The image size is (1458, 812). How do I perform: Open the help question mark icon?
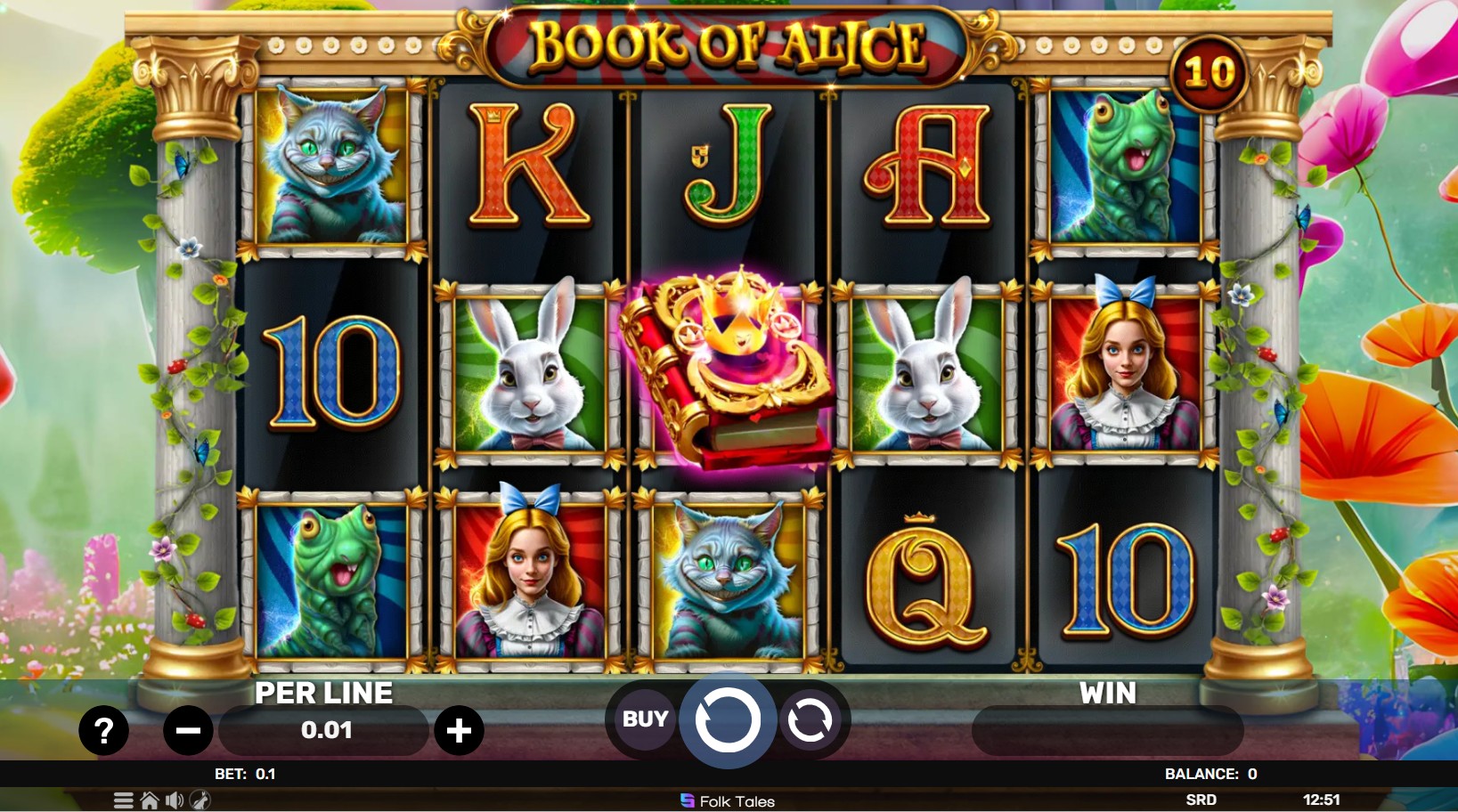[104, 730]
